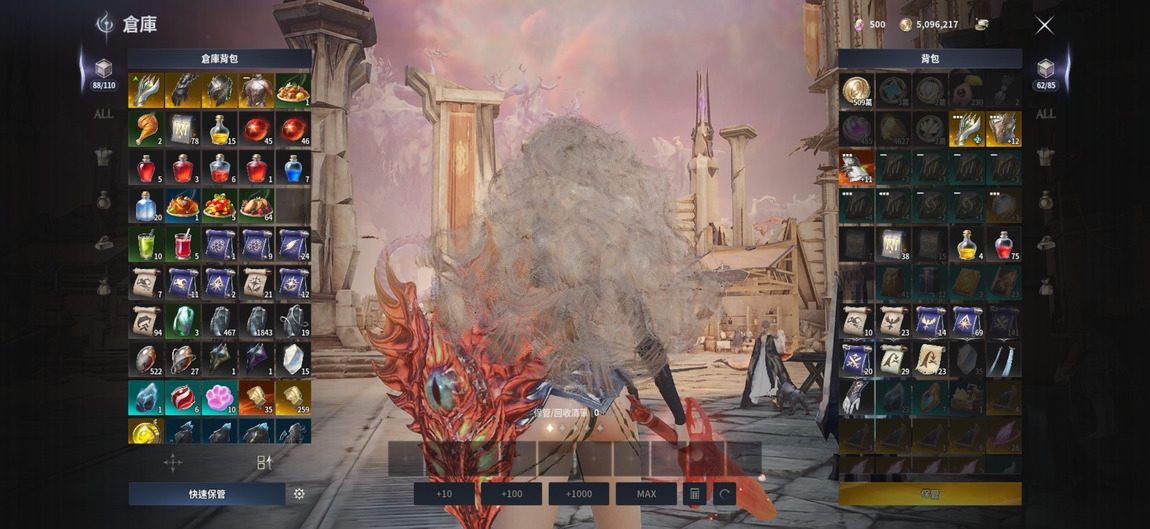Add +100 to the quantity
Image resolution: width=1150 pixels, height=529 pixels.
[x=511, y=494]
